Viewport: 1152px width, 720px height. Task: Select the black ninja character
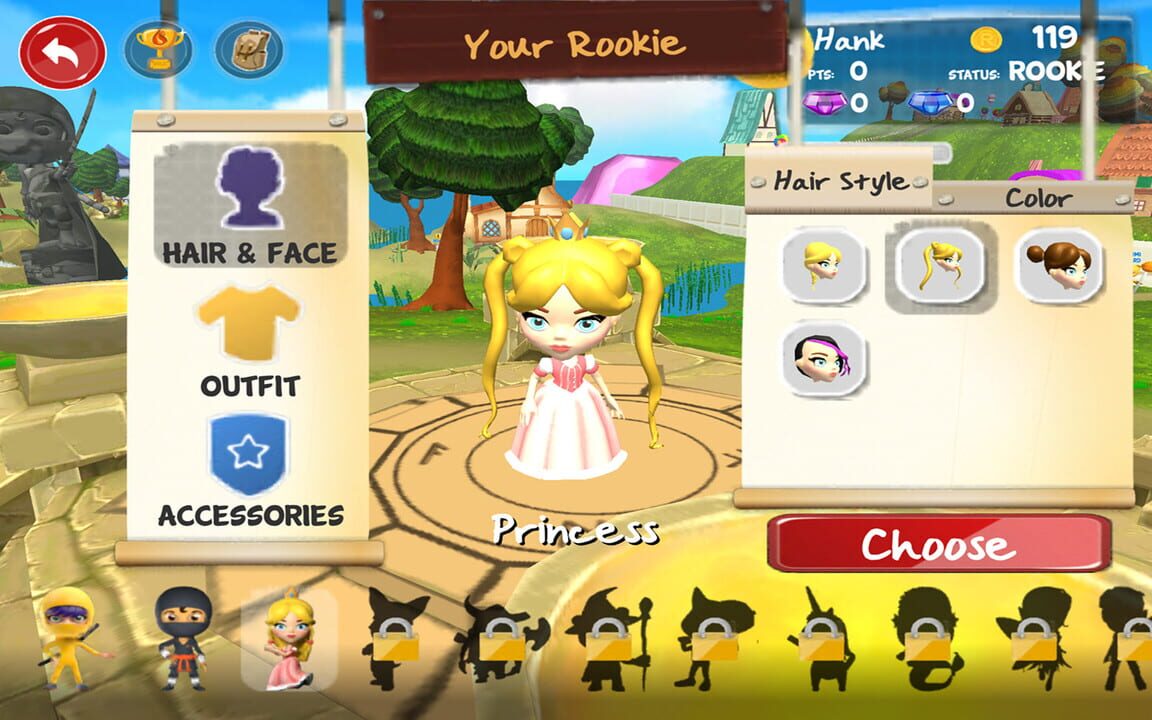184,638
